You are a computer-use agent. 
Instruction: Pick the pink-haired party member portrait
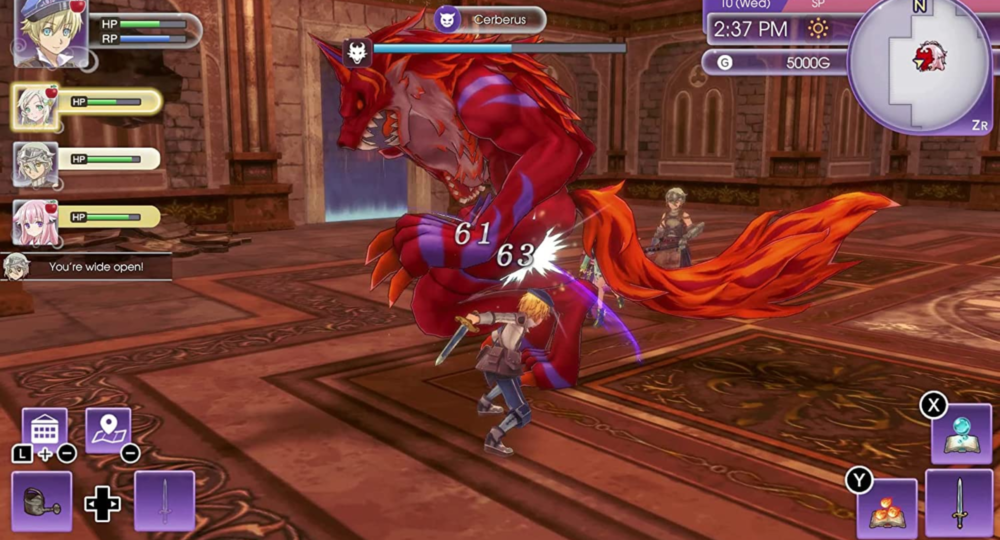pos(35,221)
